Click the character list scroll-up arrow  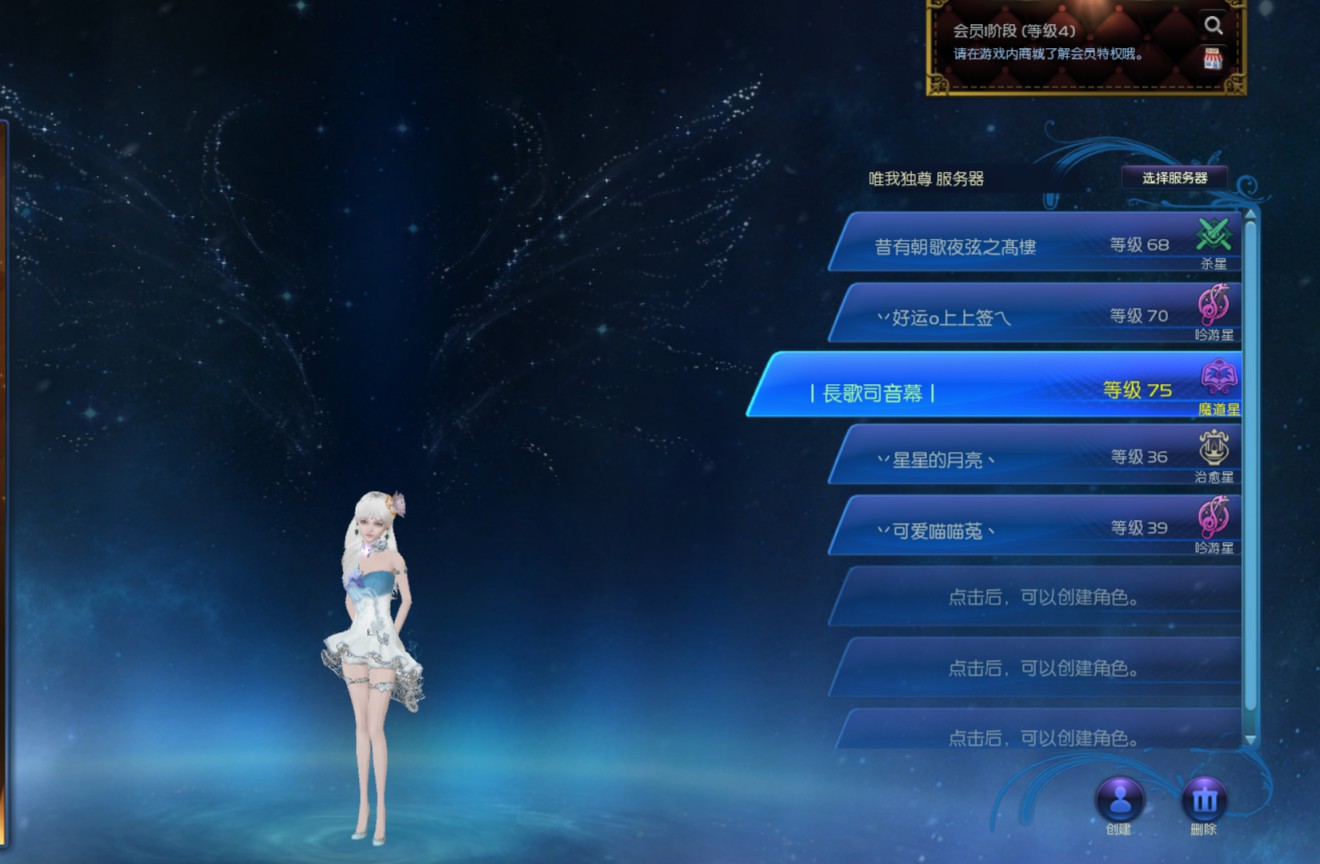tap(1250, 214)
